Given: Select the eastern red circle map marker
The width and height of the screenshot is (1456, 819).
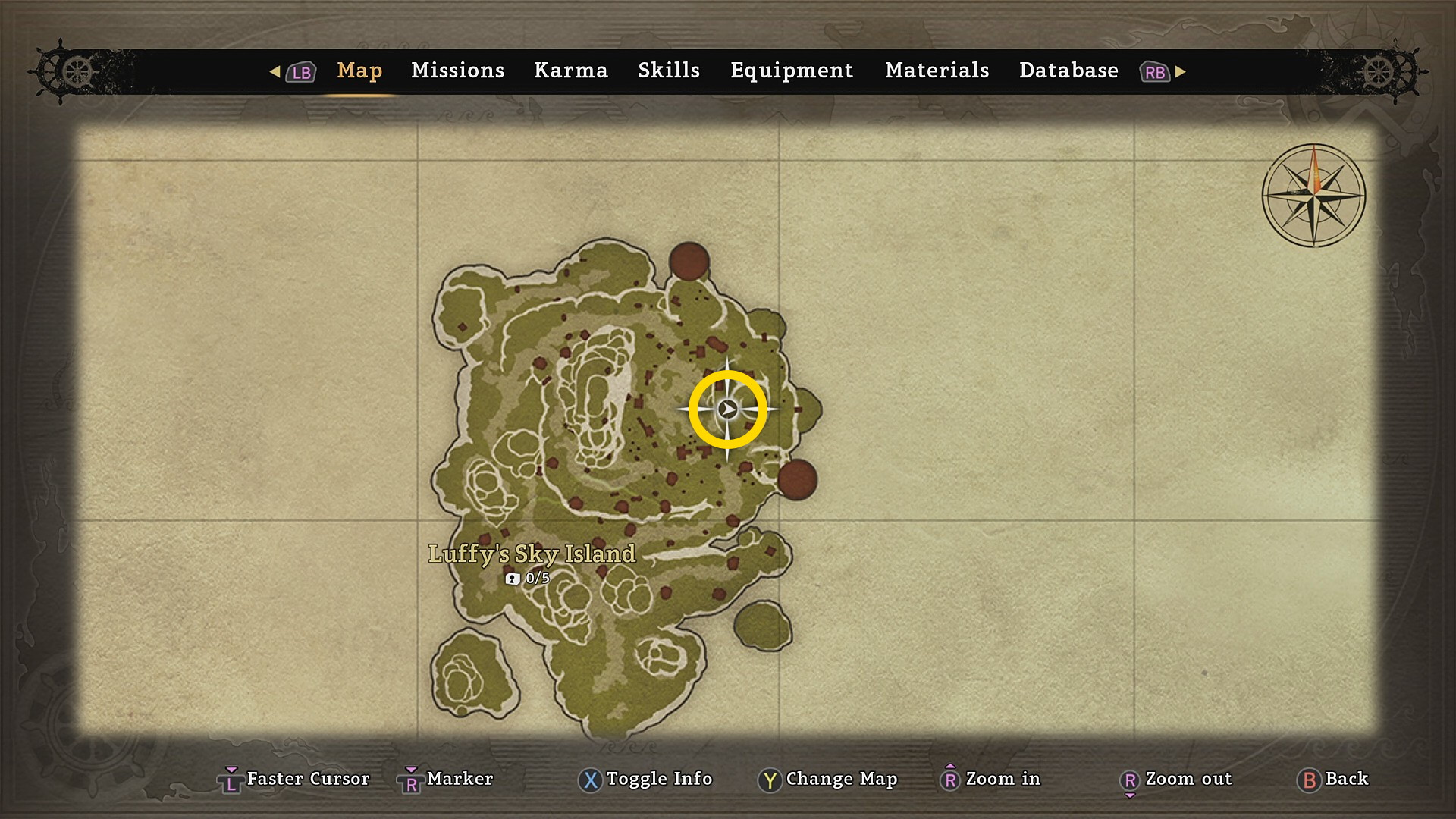Looking at the screenshot, I should click(x=797, y=480).
